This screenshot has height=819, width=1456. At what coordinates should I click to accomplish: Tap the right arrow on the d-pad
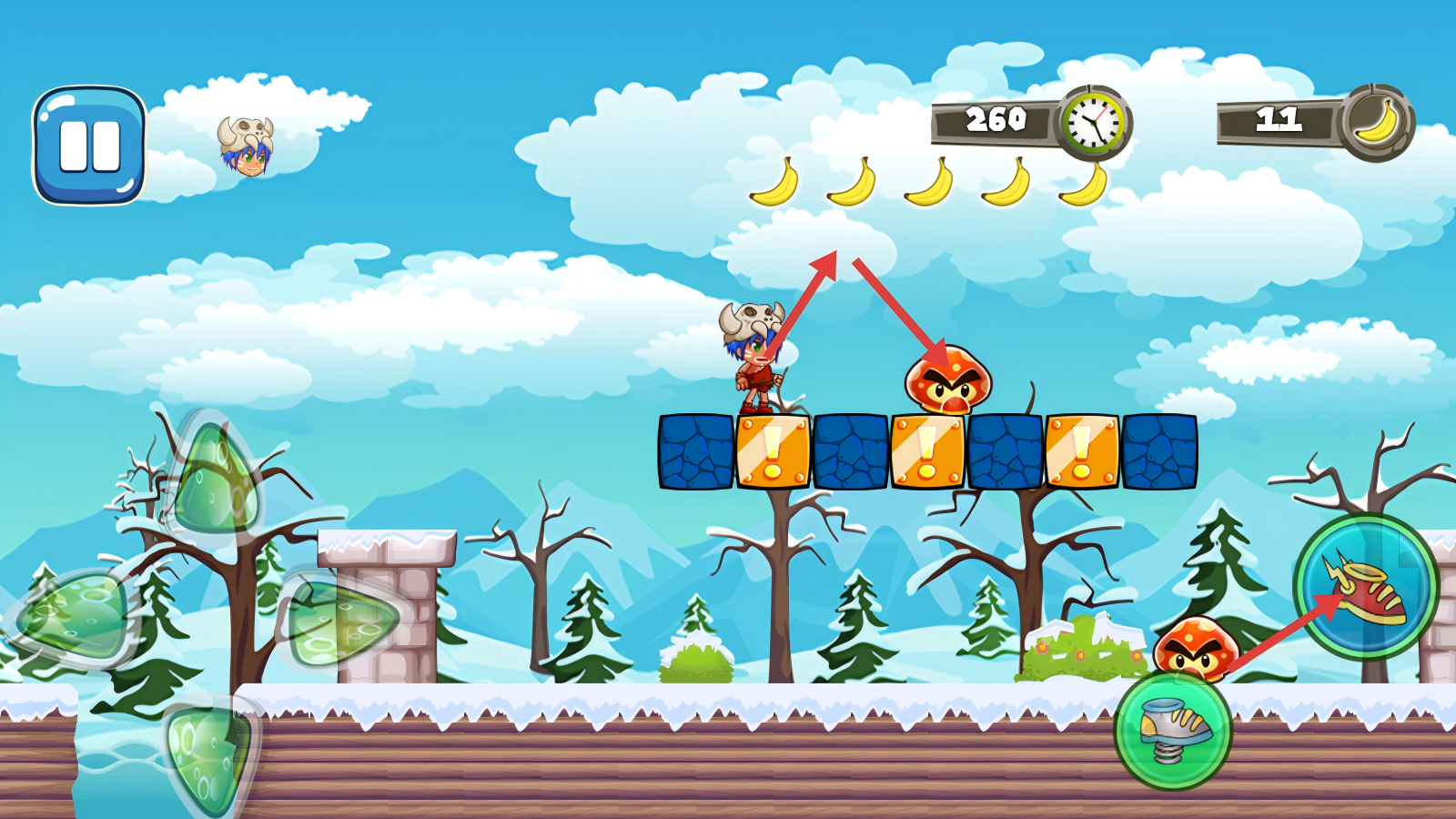click(340, 621)
